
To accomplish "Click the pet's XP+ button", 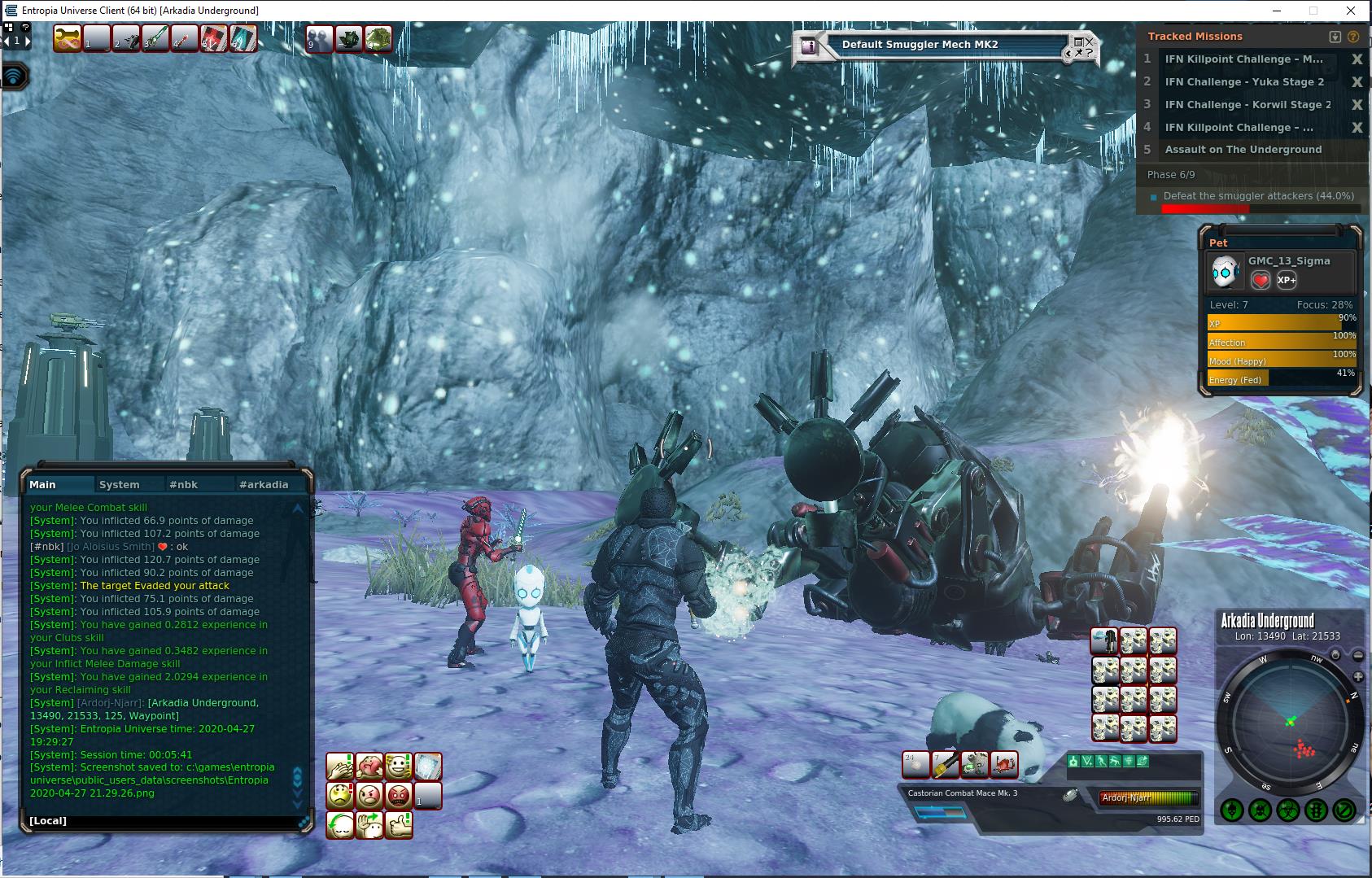I will (1287, 280).
